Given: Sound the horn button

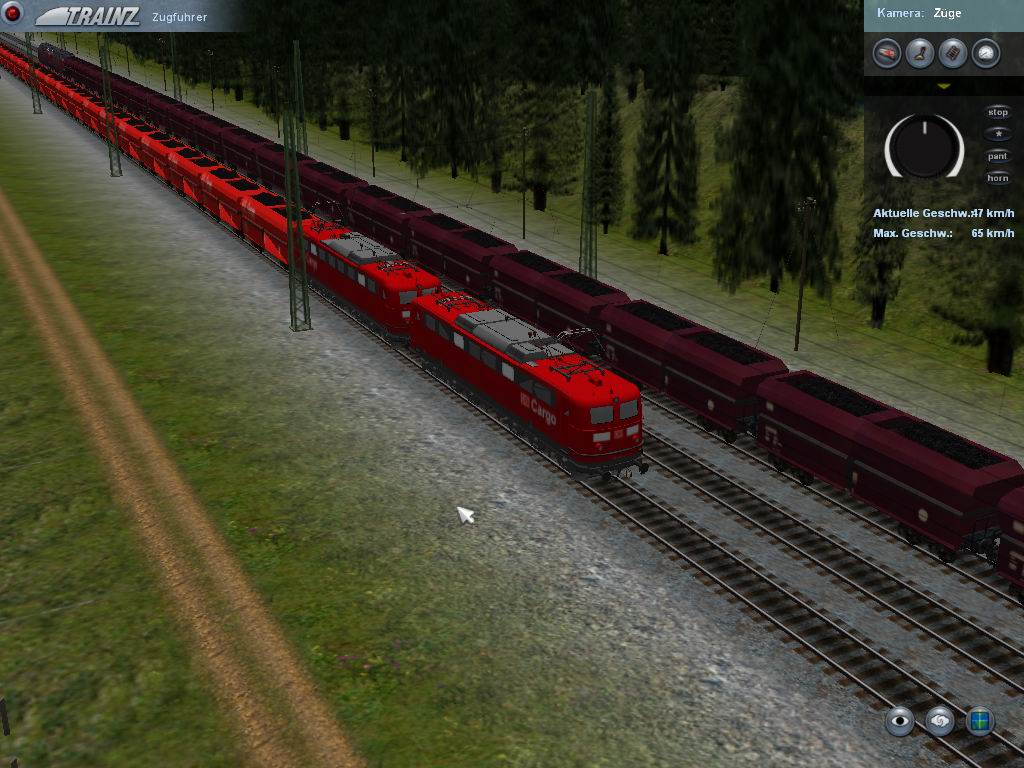Looking at the screenshot, I should coord(997,178).
